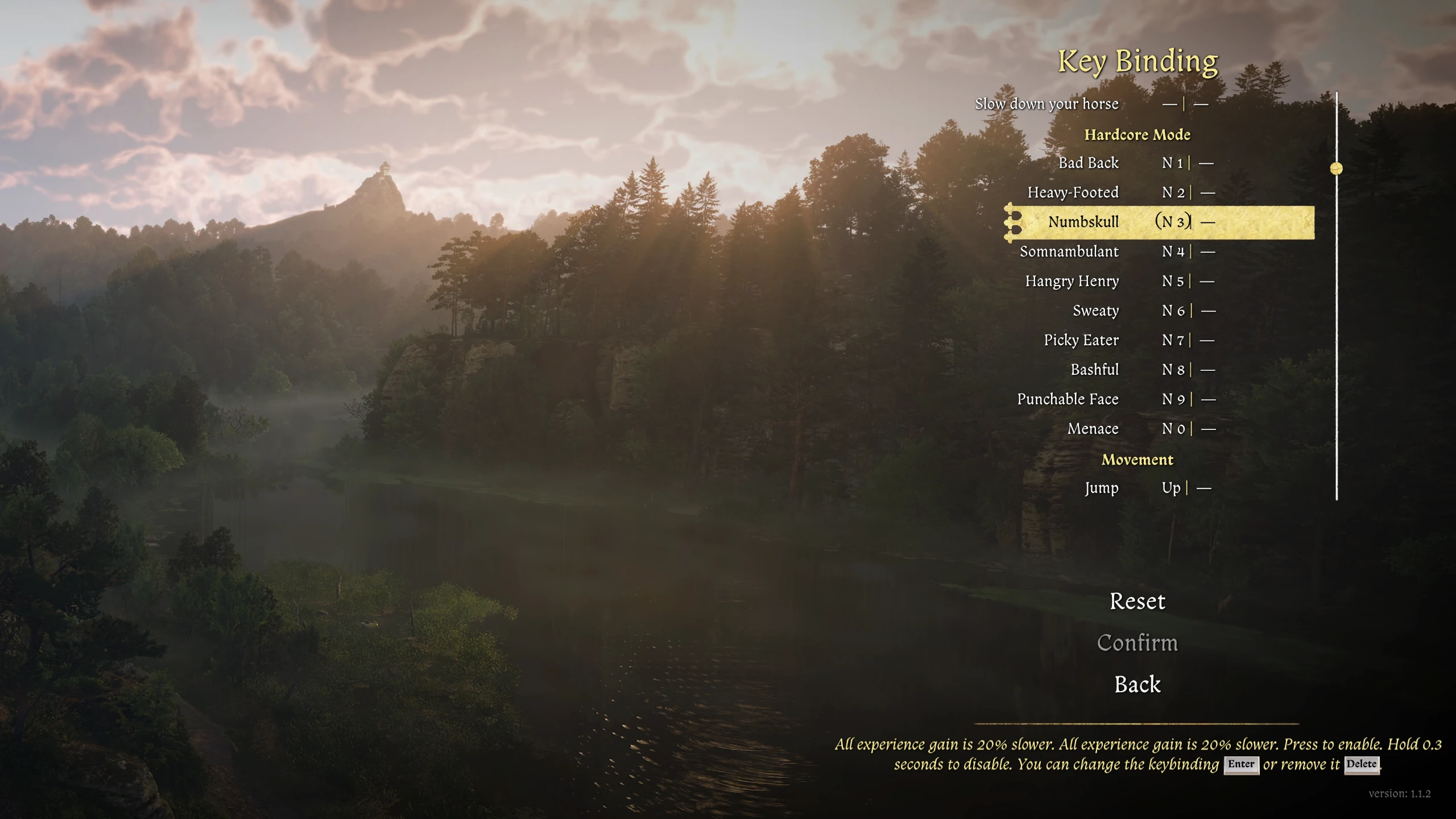Image resolution: width=1456 pixels, height=819 pixels.
Task: Select the Slow down your horse binding
Action: pos(1047,104)
